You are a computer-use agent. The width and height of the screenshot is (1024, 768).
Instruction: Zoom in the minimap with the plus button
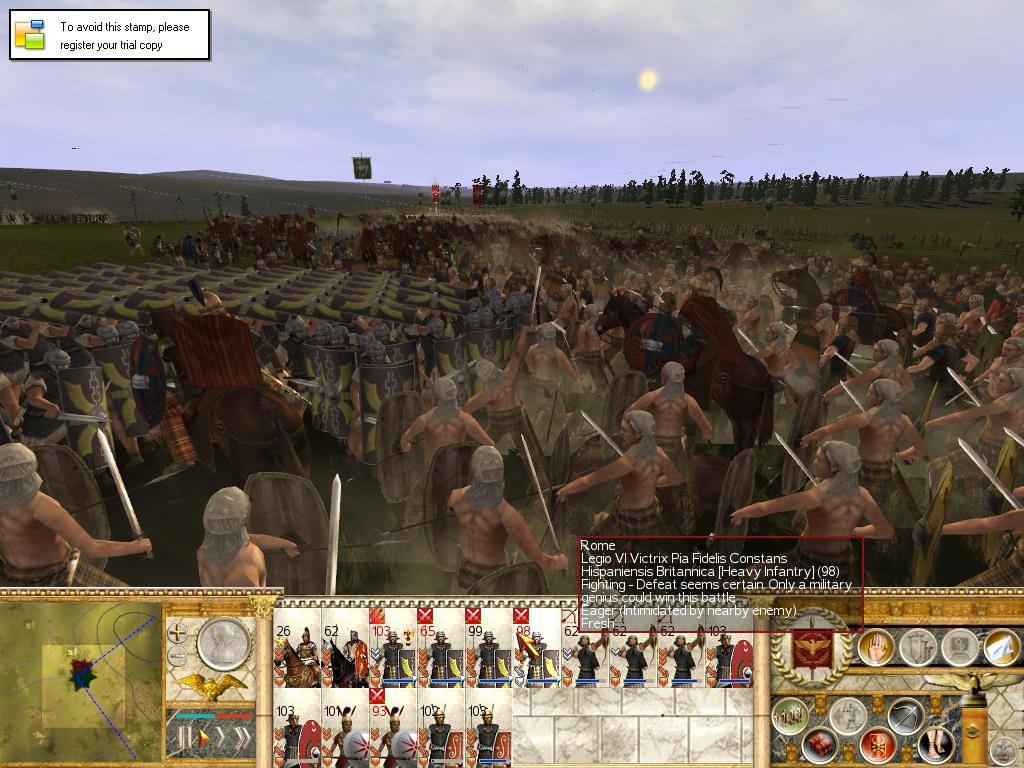point(177,632)
